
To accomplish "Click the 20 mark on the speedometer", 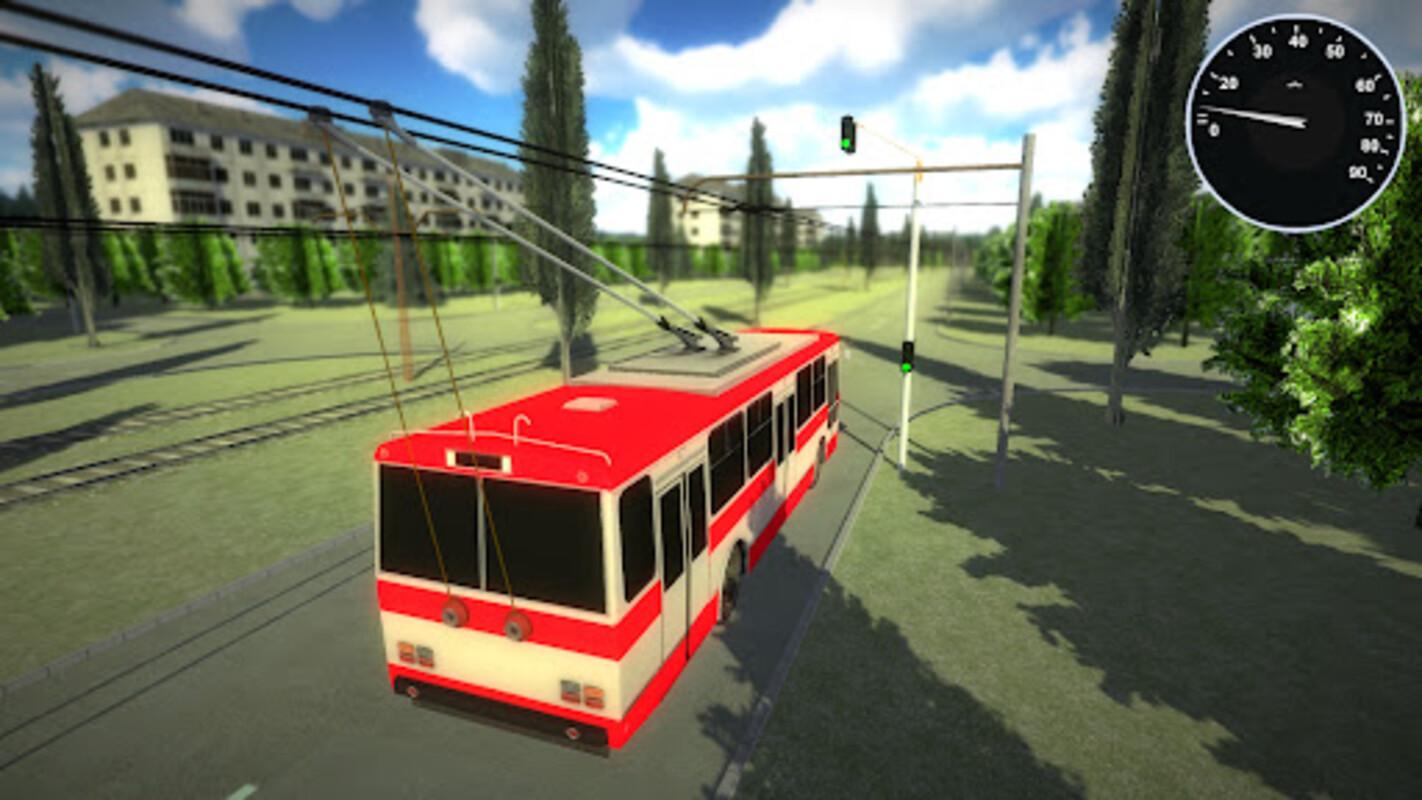I will [1229, 82].
